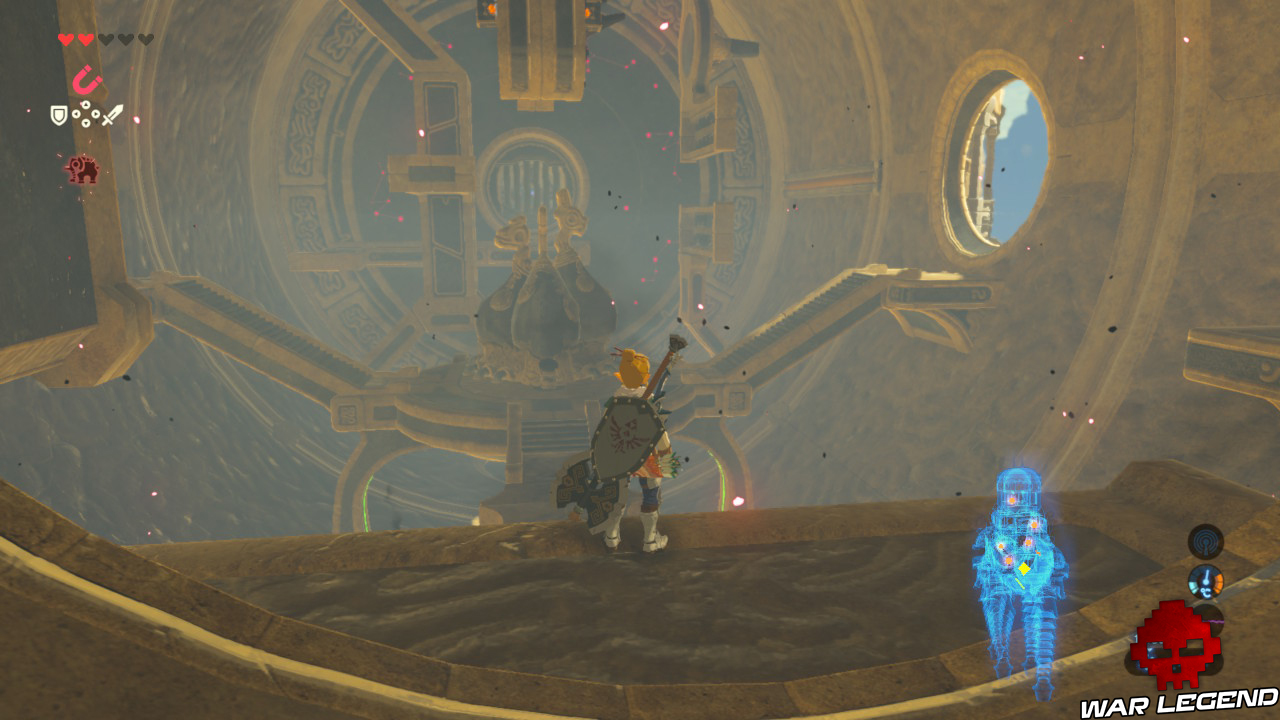Screen dimensions: 1280x720
Task: Click the shield icon beside the D-pad
Action: 58,115
